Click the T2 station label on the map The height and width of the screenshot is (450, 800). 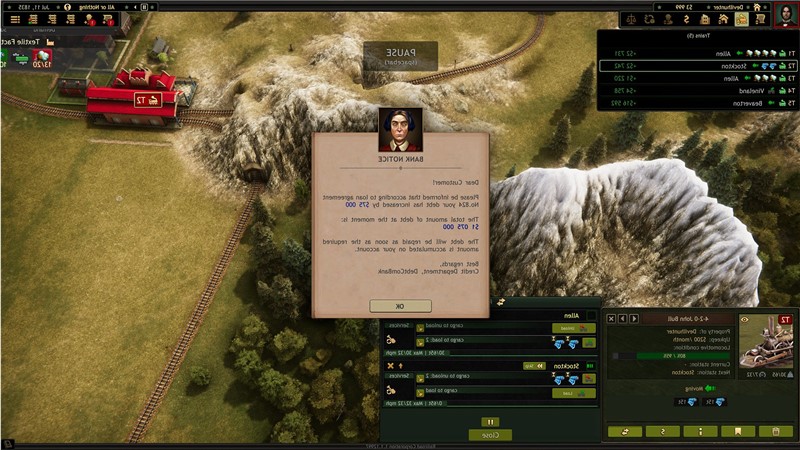147,99
